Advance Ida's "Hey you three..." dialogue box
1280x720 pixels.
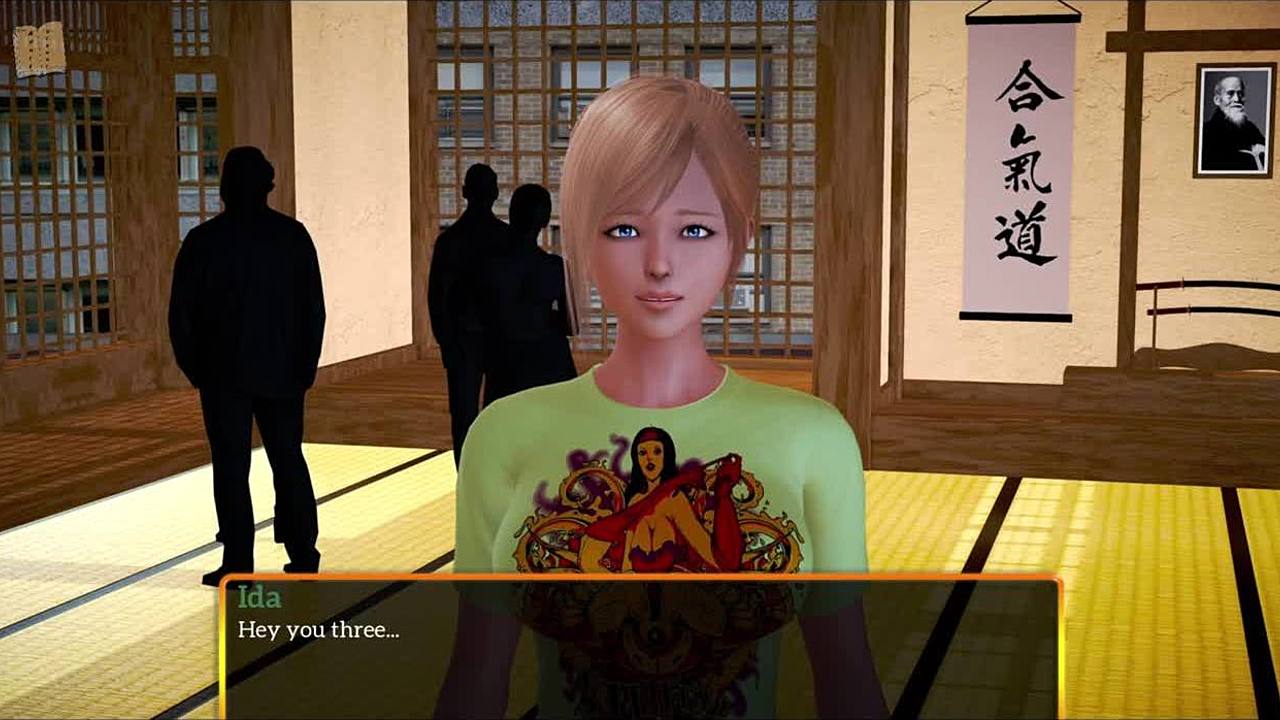tap(640, 647)
